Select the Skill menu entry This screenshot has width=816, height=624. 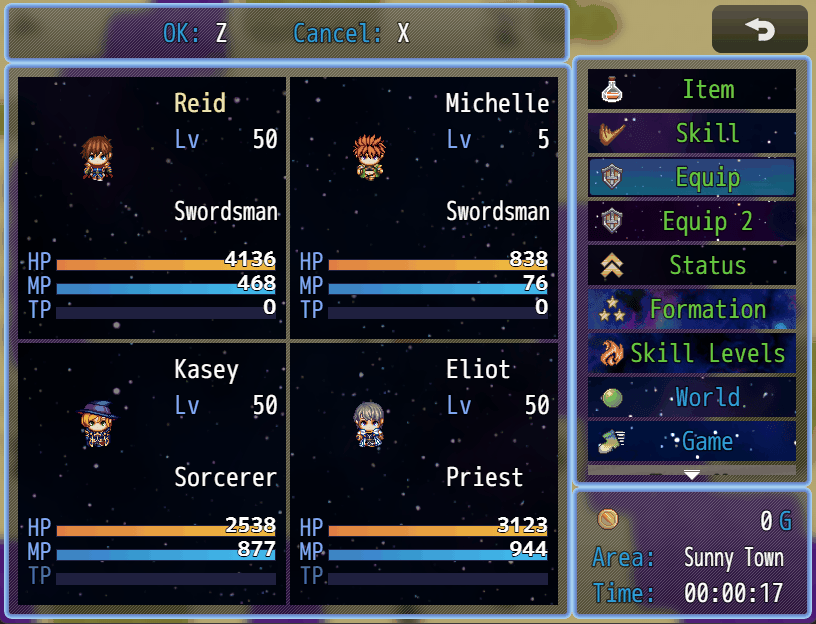(692, 134)
